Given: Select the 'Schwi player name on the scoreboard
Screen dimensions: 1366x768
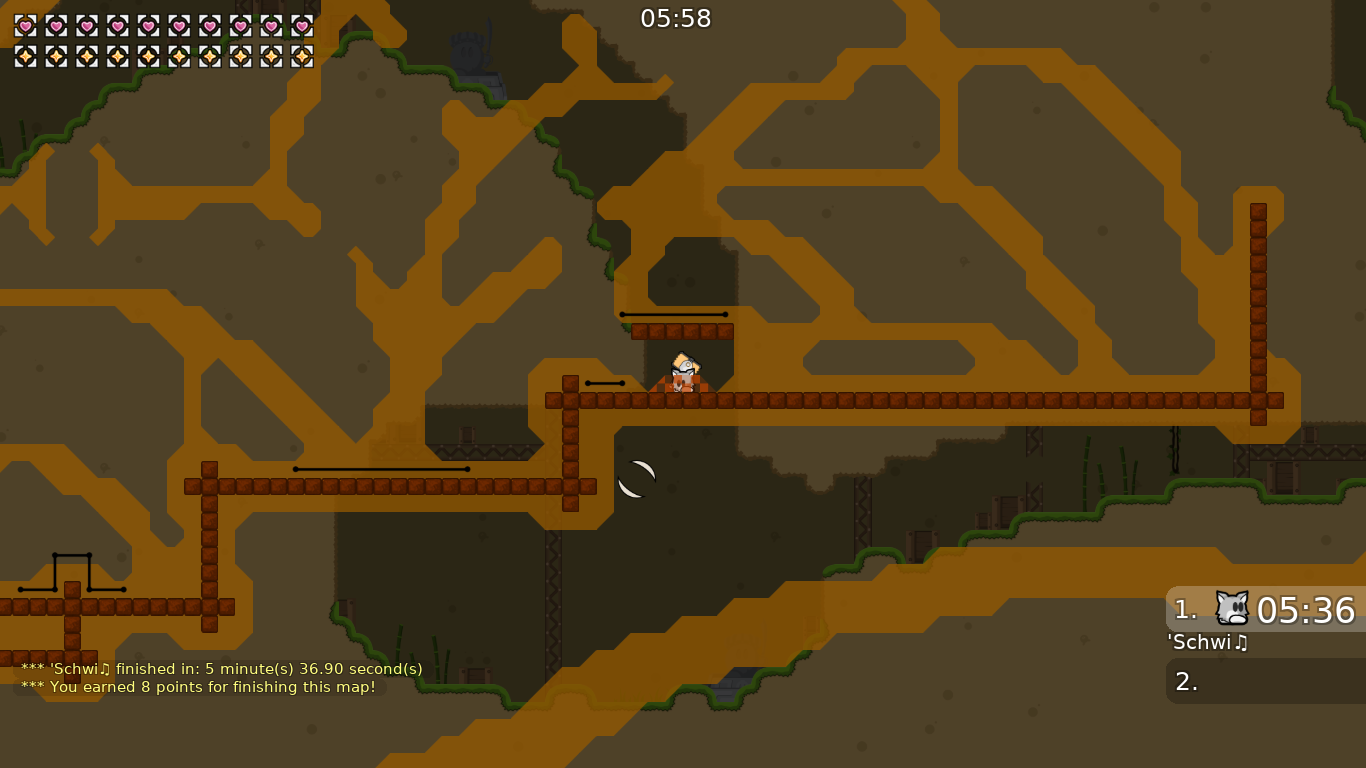Looking at the screenshot, I should coord(1206,643).
